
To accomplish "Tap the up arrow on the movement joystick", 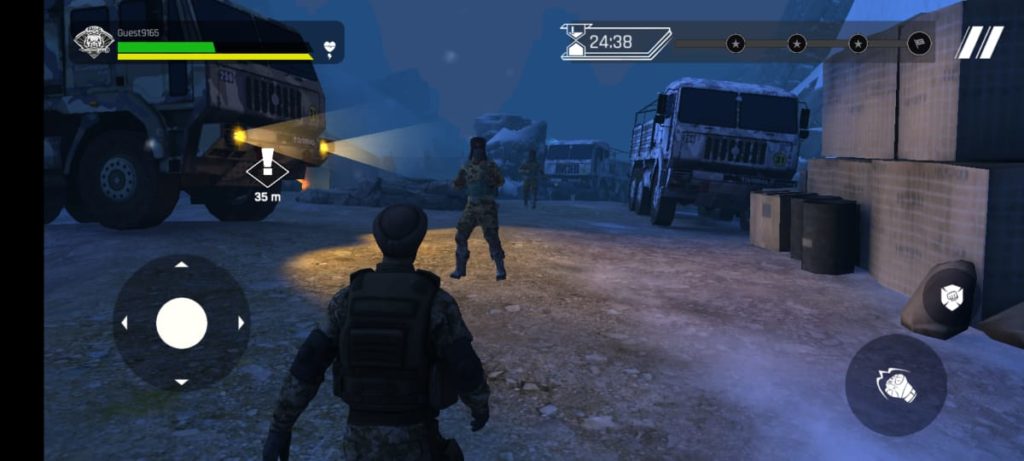I will coord(181,265).
